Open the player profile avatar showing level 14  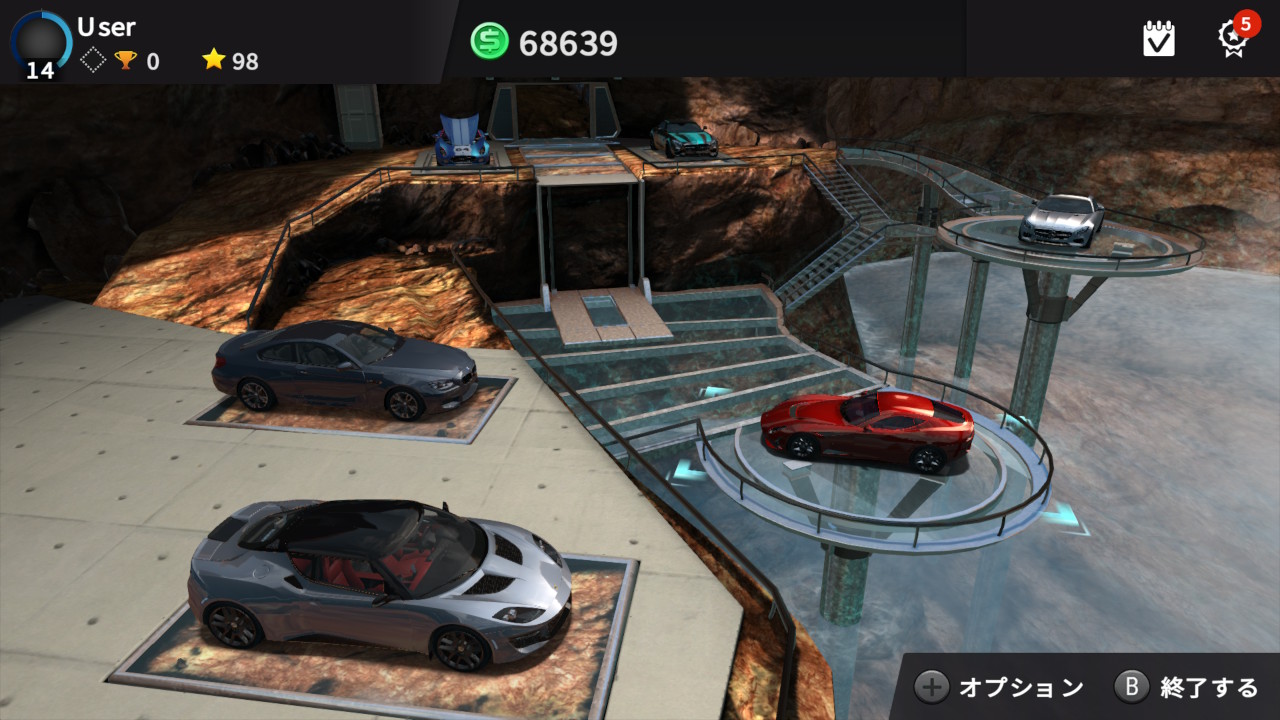(x=41, y=44)
